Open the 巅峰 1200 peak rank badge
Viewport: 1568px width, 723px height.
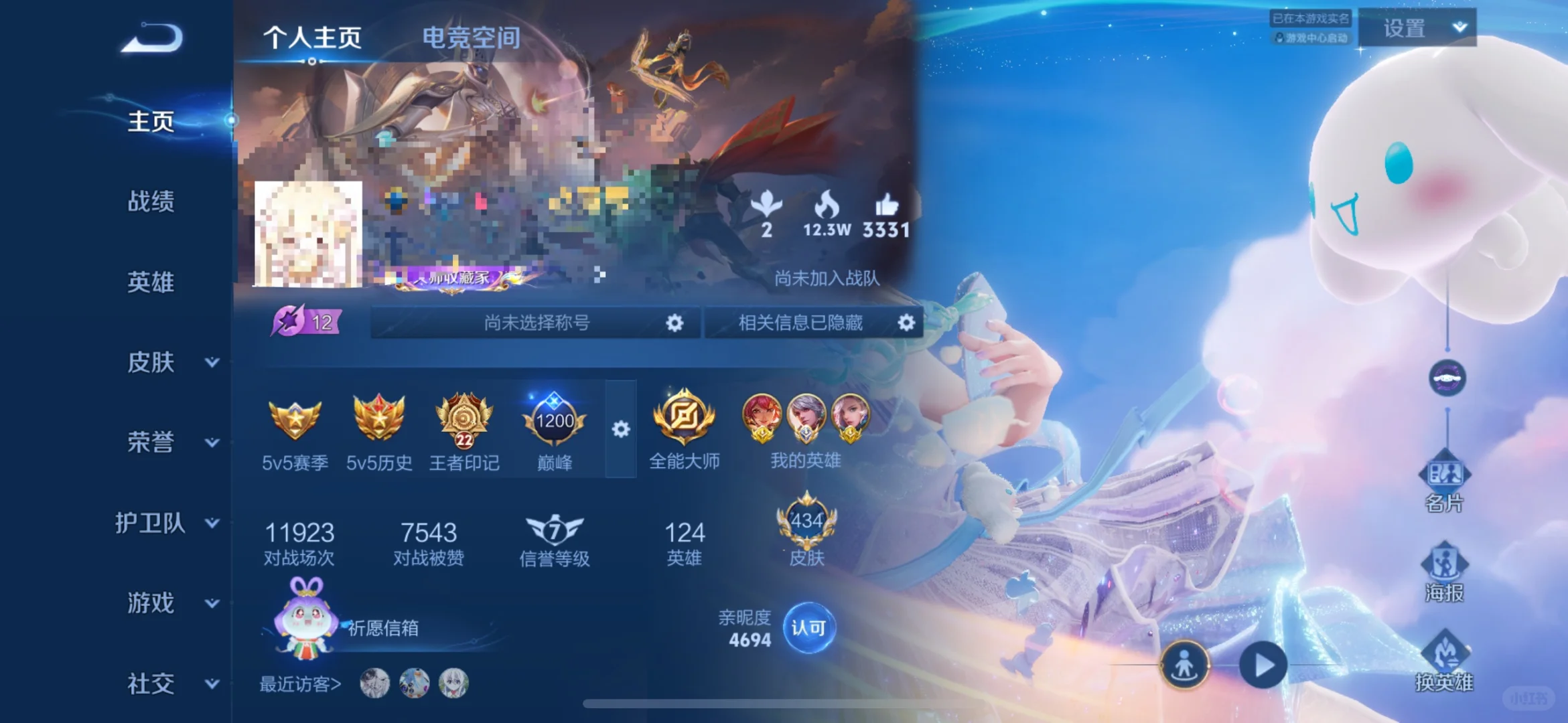click(553, 420)
